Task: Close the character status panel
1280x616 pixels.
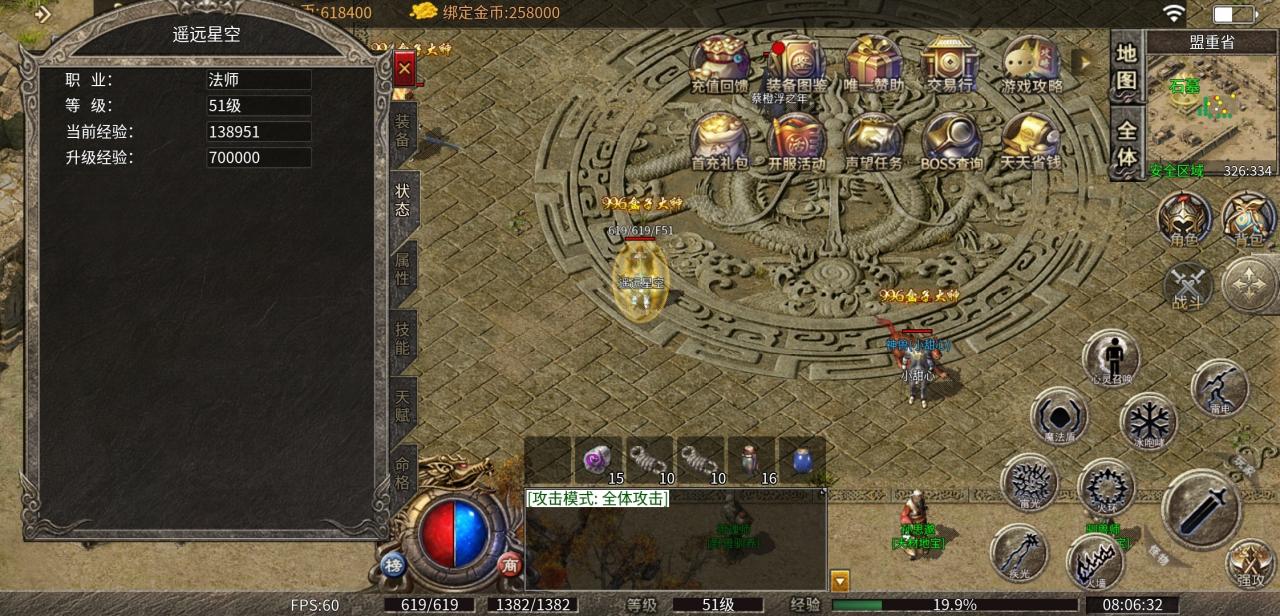Action: pyautogui.click(x=404, y=68)
